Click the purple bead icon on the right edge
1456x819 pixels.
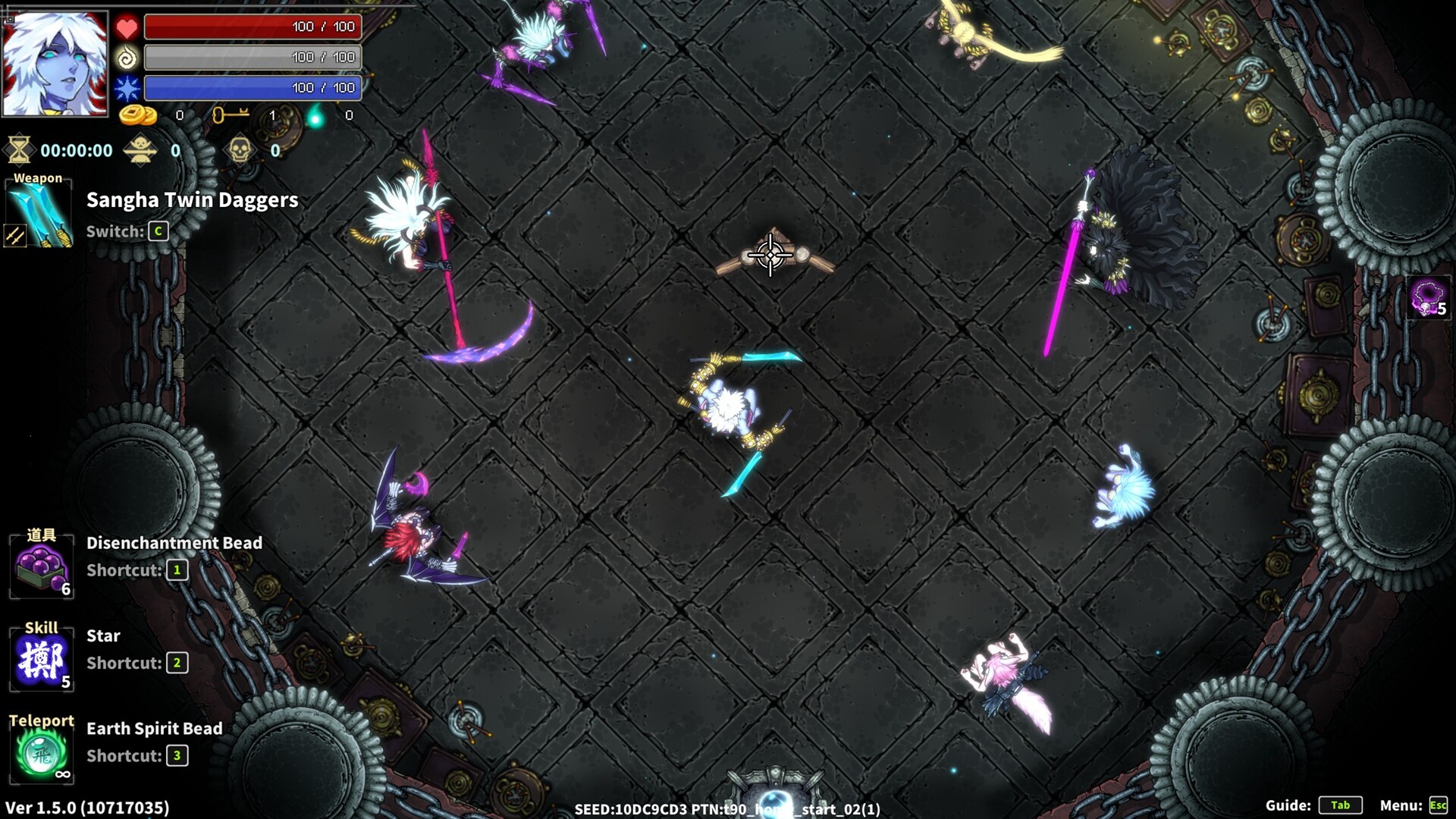pyautogui.click(x=1427, y=296)
